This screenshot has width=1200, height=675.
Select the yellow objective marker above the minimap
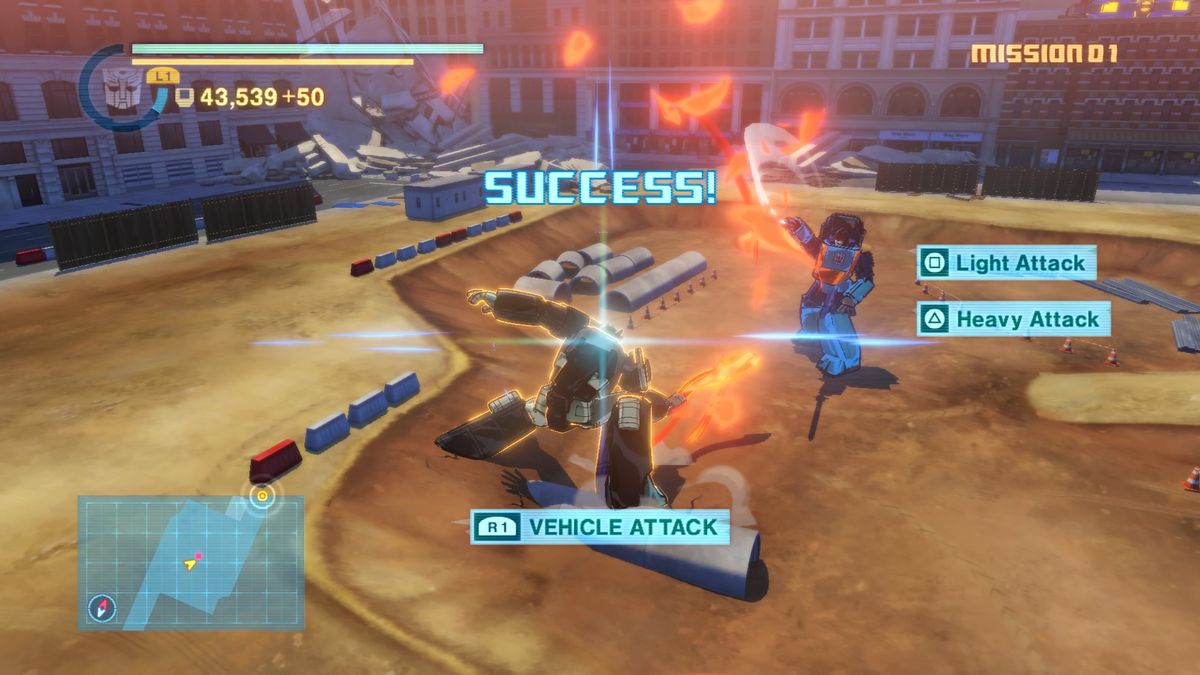[x=262, y=493]
